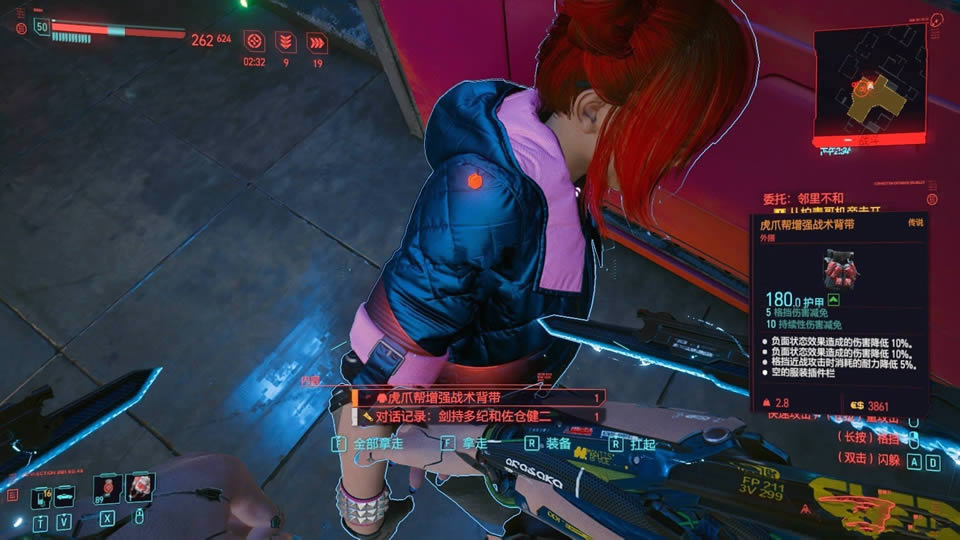
Task: Click the crosshair buff icon timed 02:32
Action: point(254,41)
